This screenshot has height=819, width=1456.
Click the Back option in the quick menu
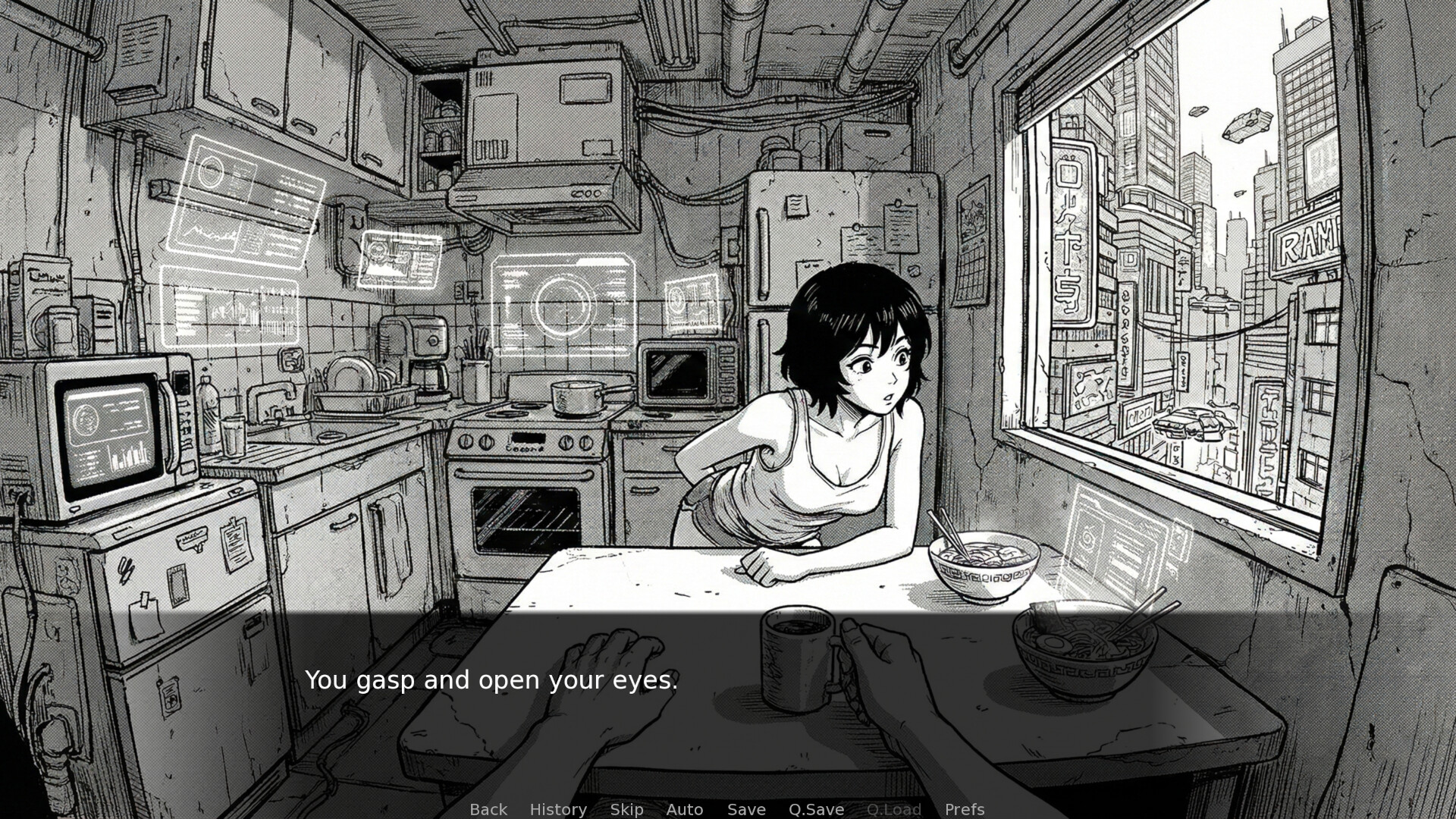pos(488,809)
